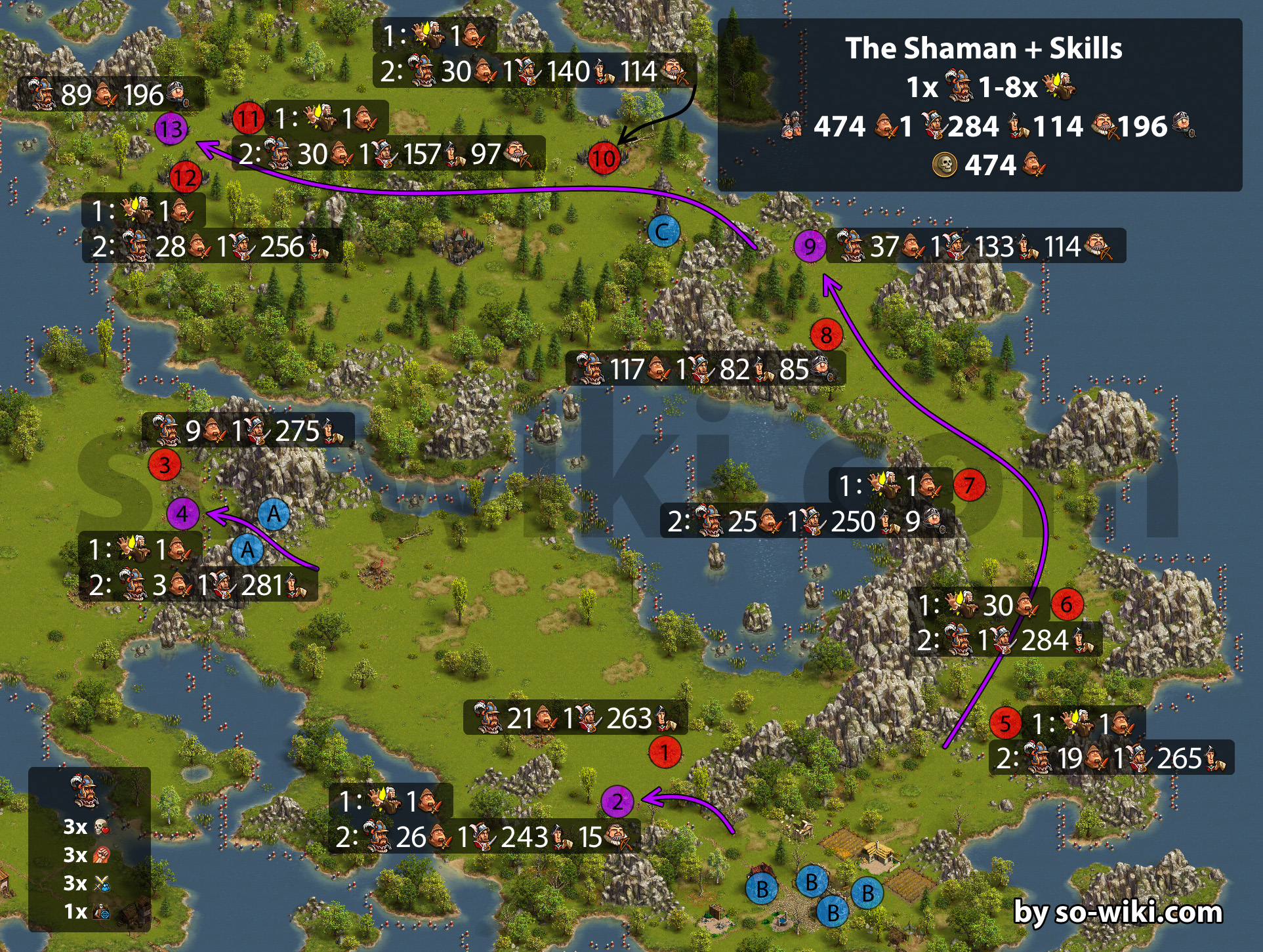Select the purple marker numbered 13

coord(171,129)
